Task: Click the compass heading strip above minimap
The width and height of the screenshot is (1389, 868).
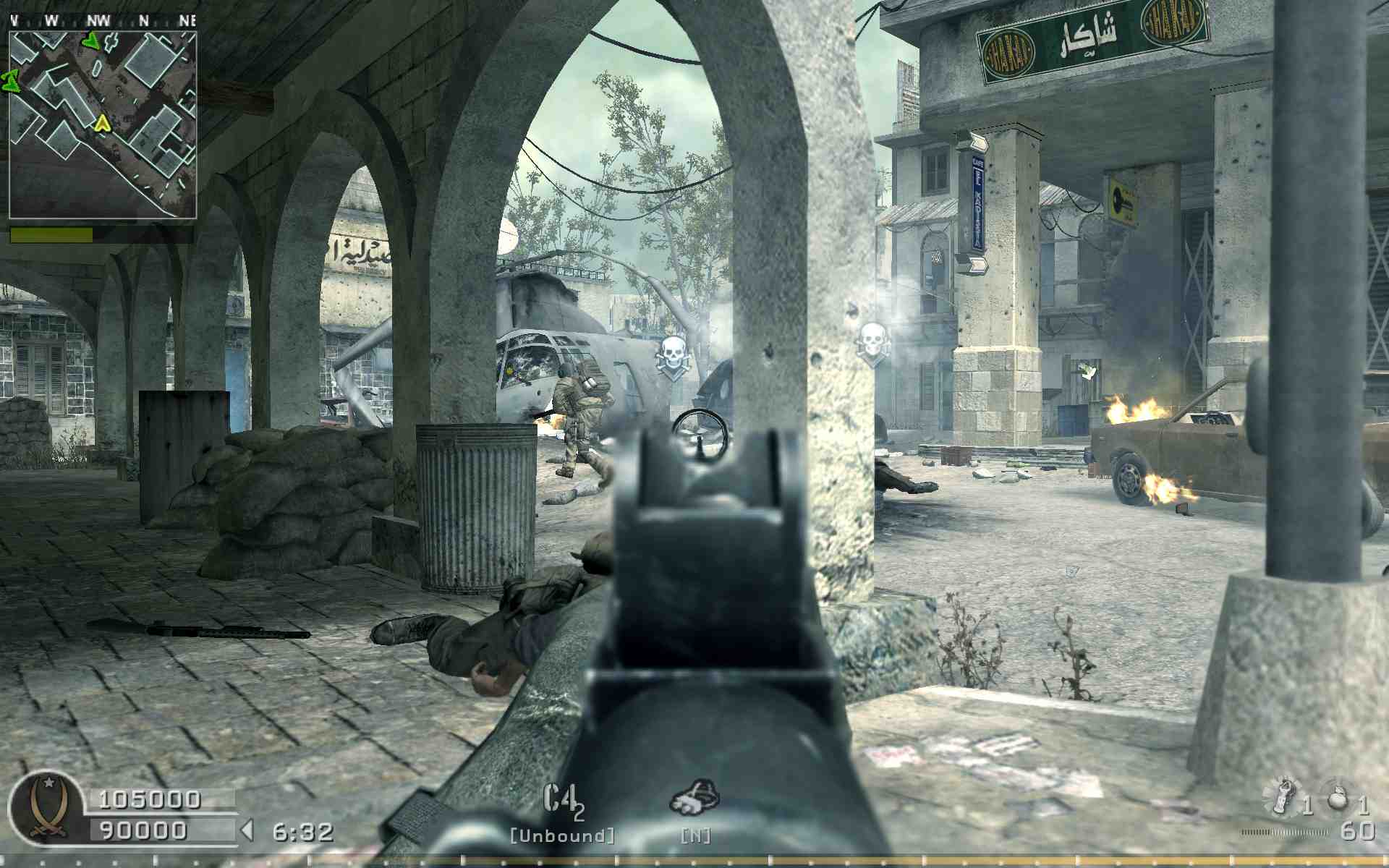Action: (103, 20)
